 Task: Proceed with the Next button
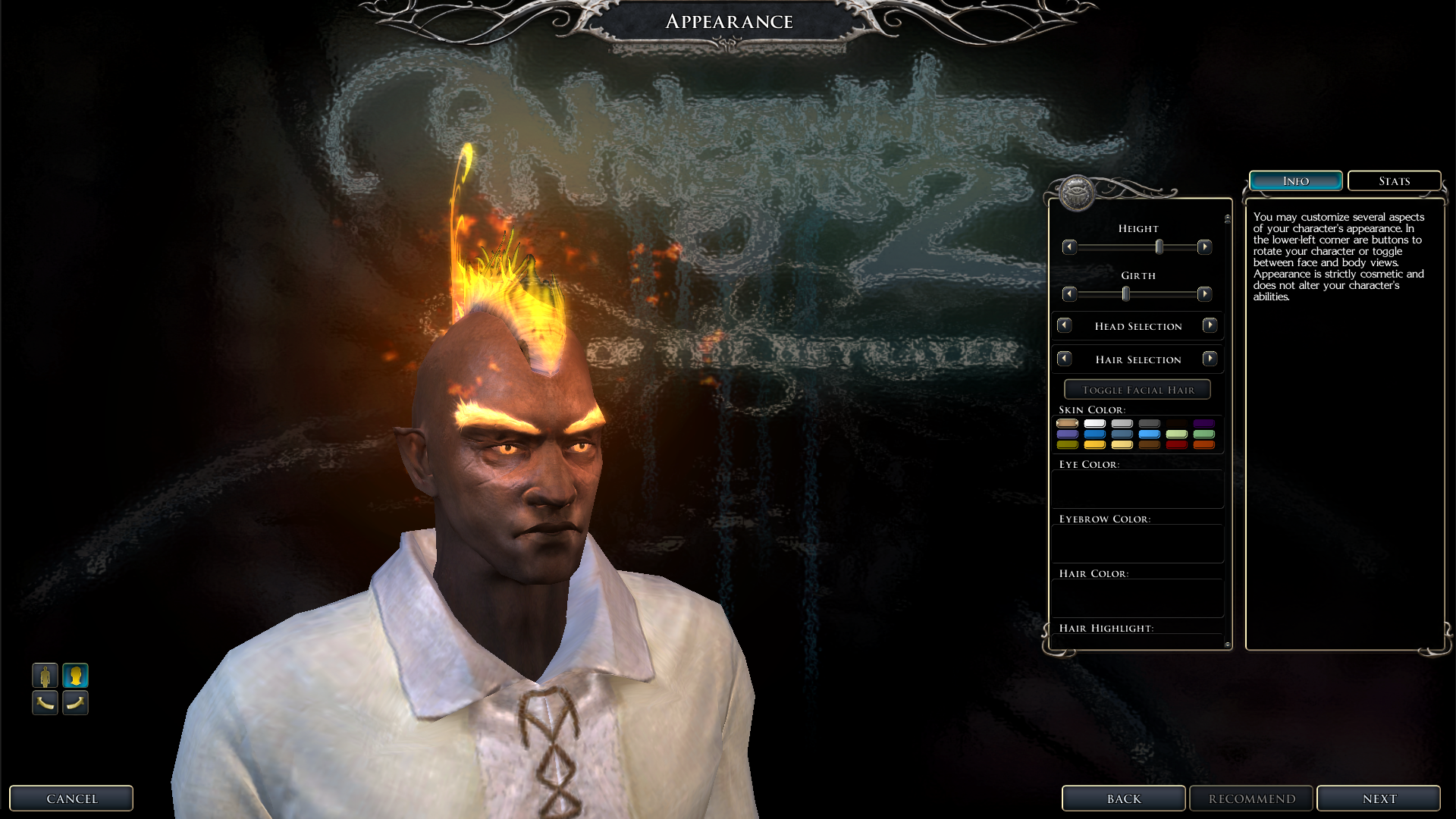coord(1379,799)
